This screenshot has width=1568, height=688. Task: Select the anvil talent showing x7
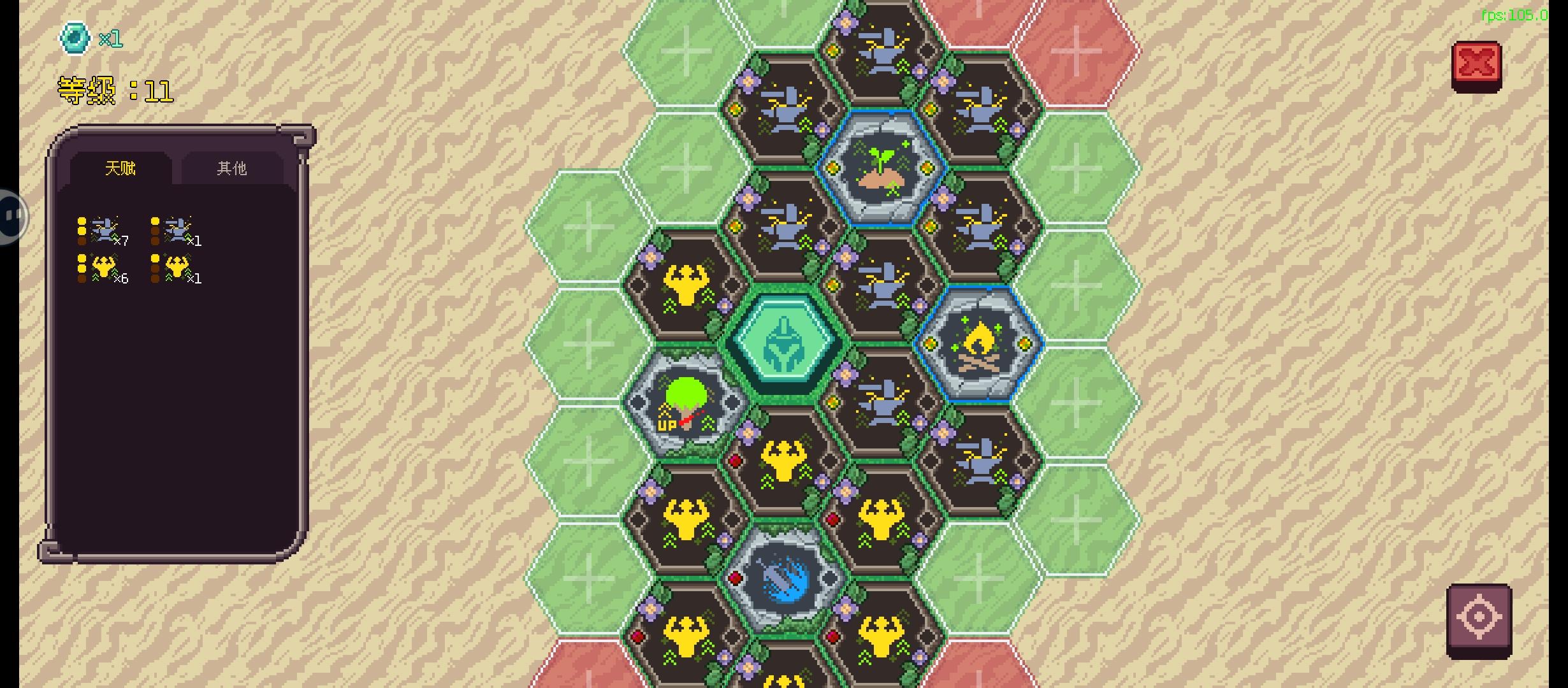coord(107,229)
